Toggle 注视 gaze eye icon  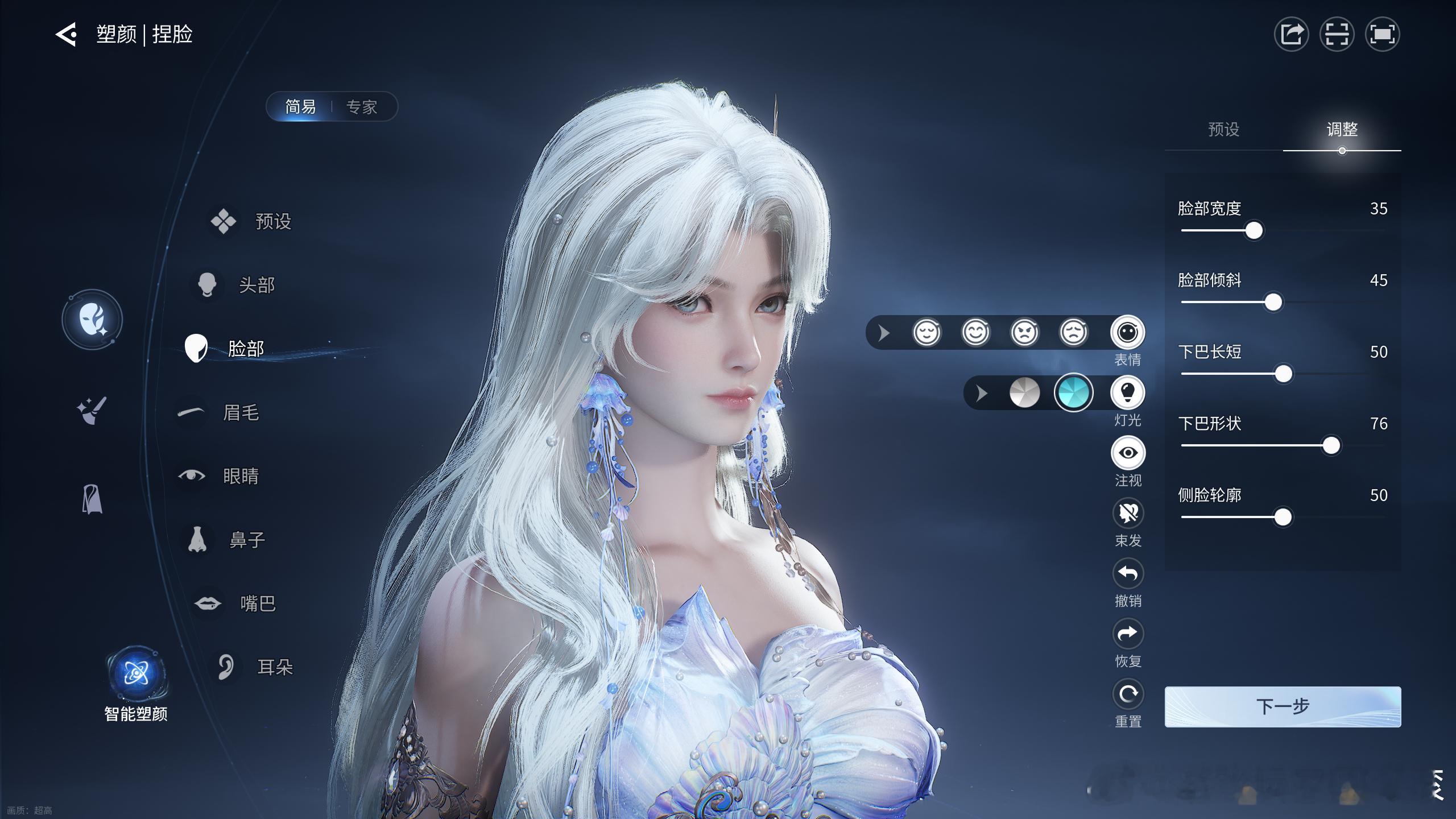click(1128, 453)
